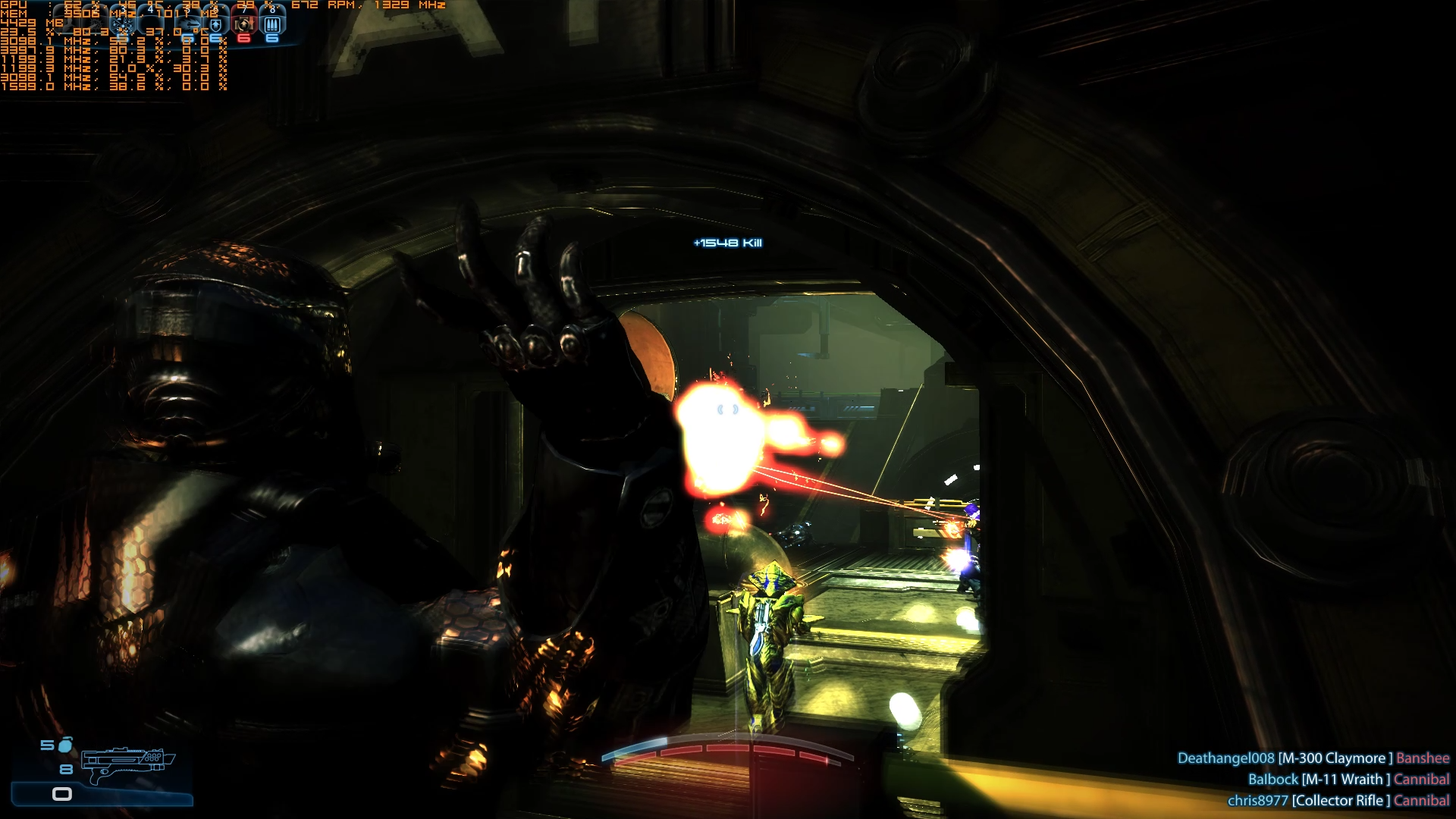This screenshot has height=819, width=1456.
Task: Use the shield-arrow survival pack icon
Action: coord(216,25)
